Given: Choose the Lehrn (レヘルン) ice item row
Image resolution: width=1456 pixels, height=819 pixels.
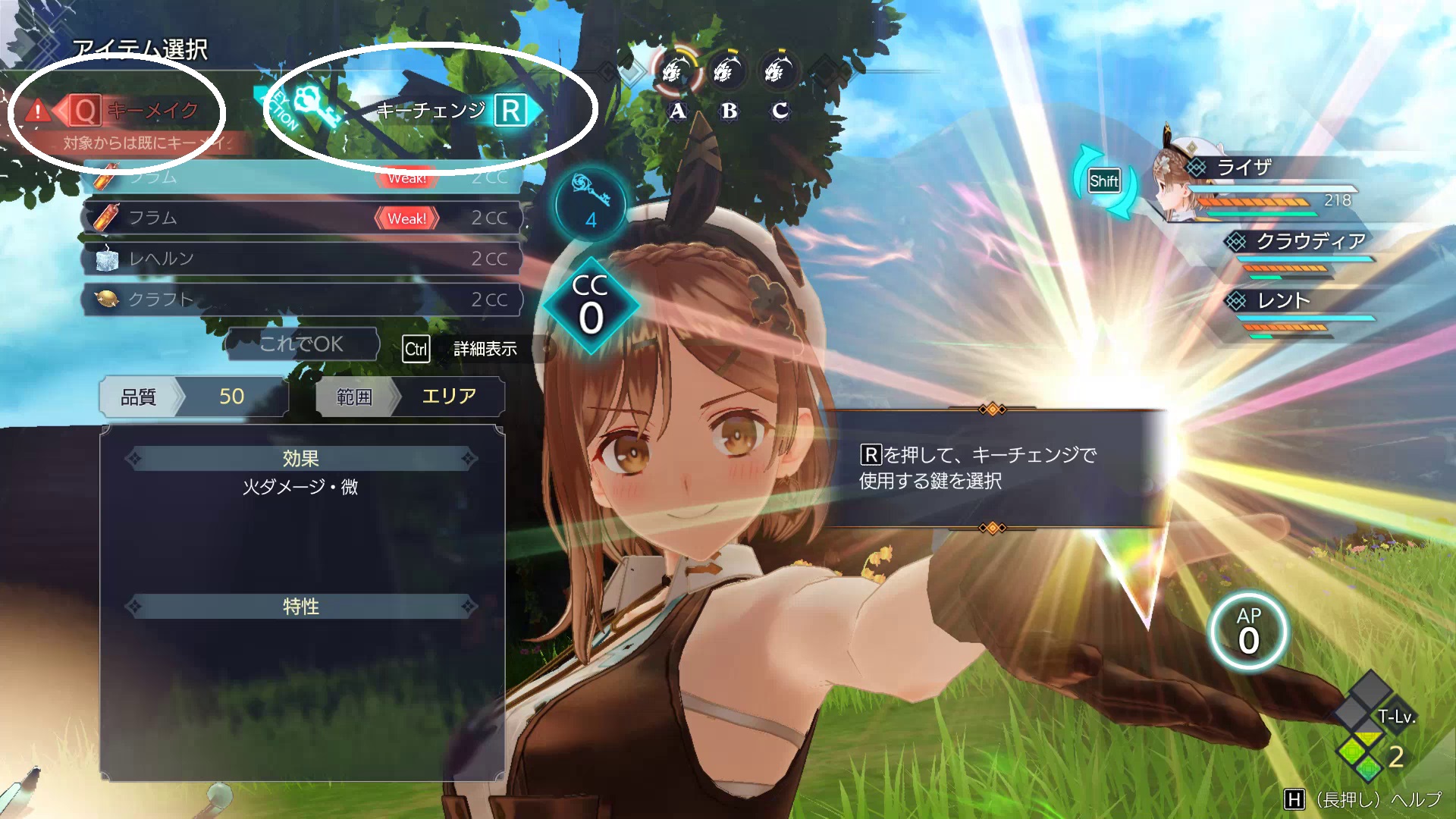Looking at the screenshot, I should (302, 259).
